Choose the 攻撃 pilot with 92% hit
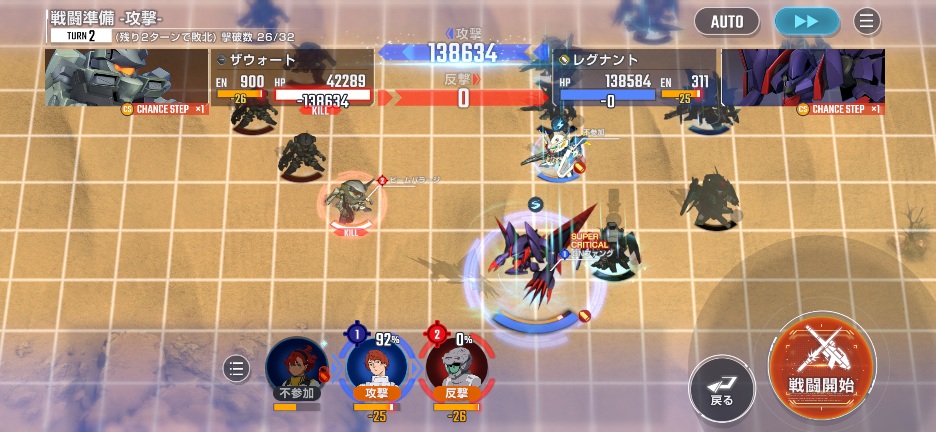This screenshot has height=432, width=936. (376, 366)
